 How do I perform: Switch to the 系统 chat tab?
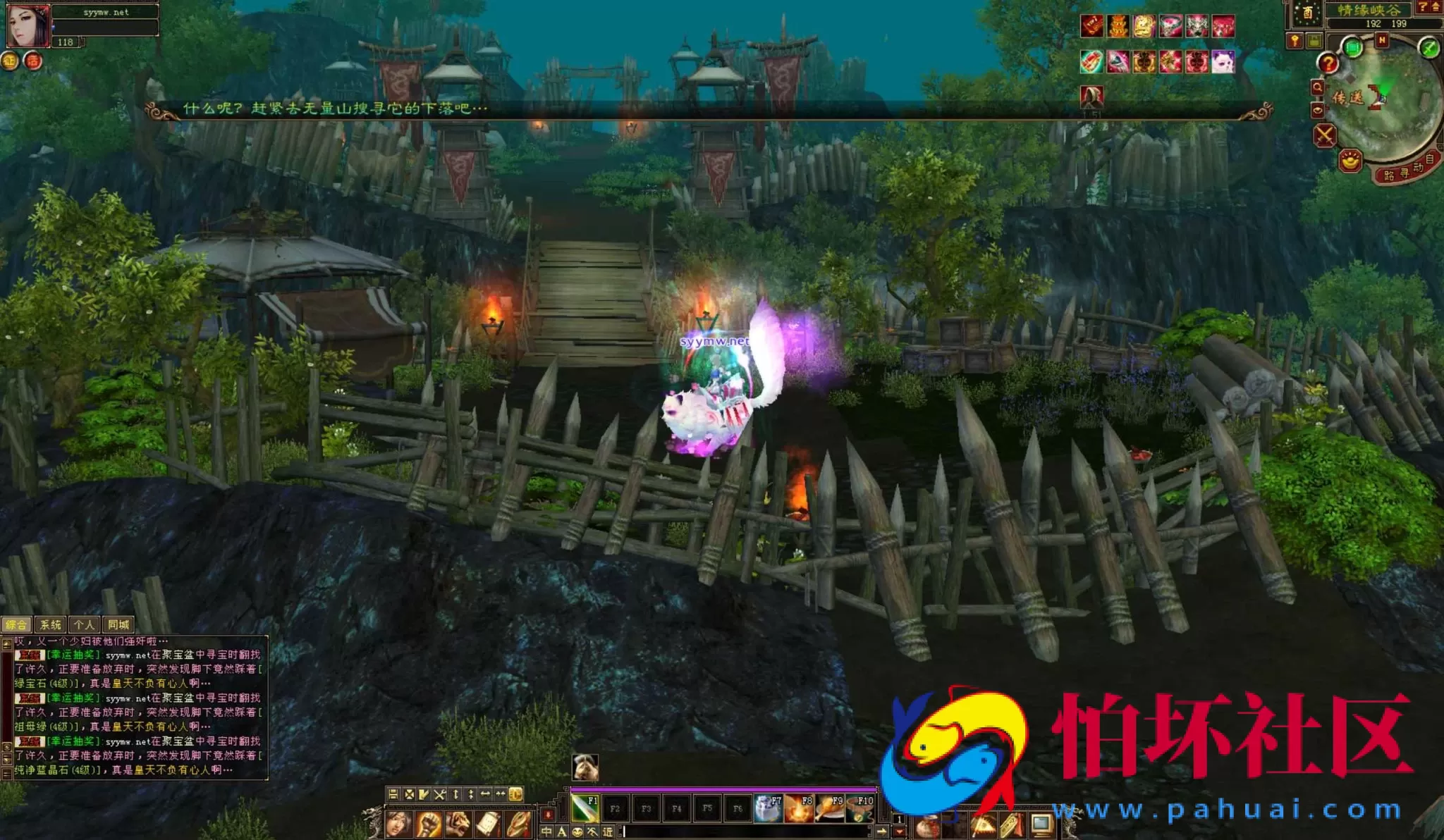click(51, 625)
